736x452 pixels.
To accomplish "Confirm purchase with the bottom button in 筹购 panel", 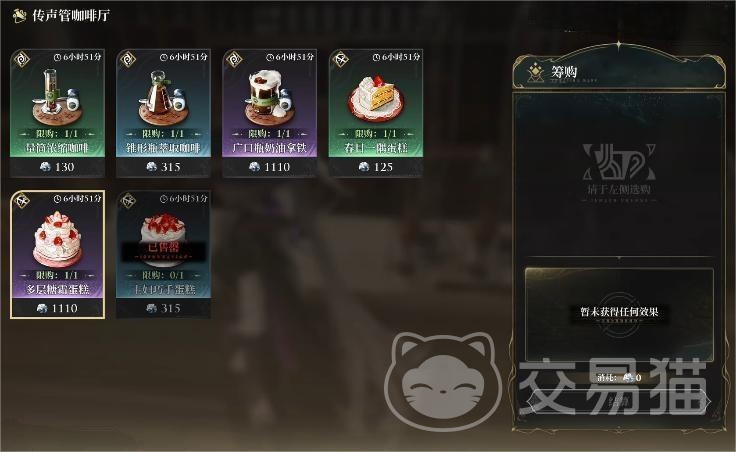I will 618,402.
